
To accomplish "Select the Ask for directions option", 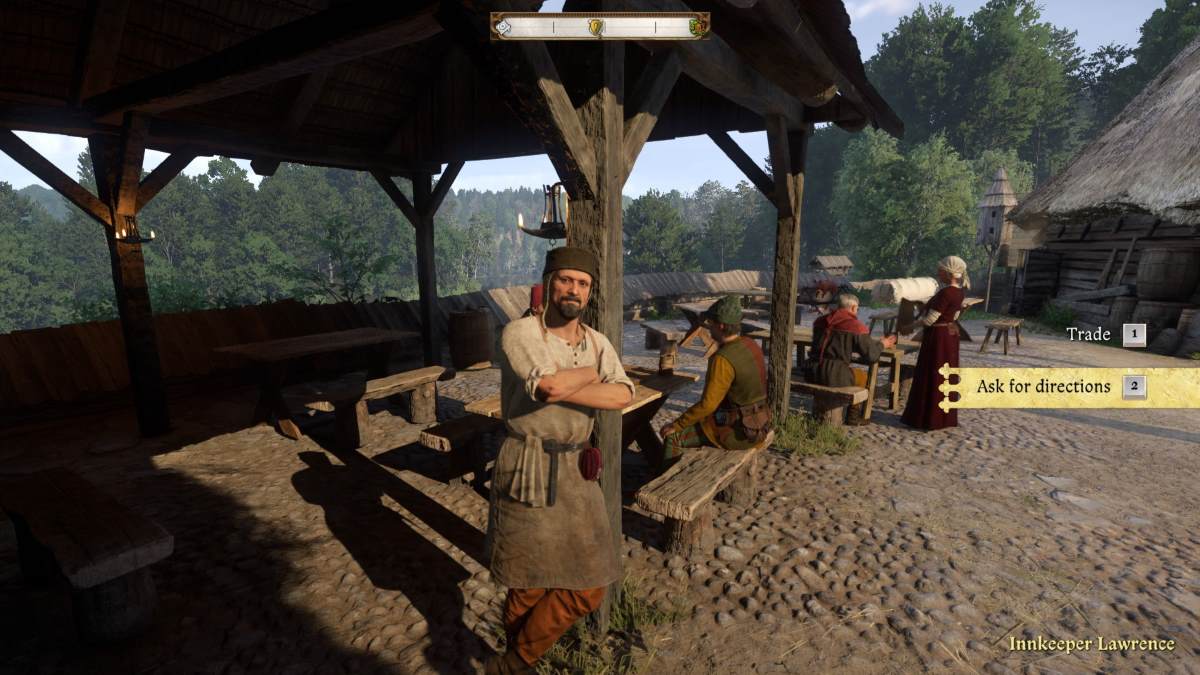I will tap(1044, 386).
